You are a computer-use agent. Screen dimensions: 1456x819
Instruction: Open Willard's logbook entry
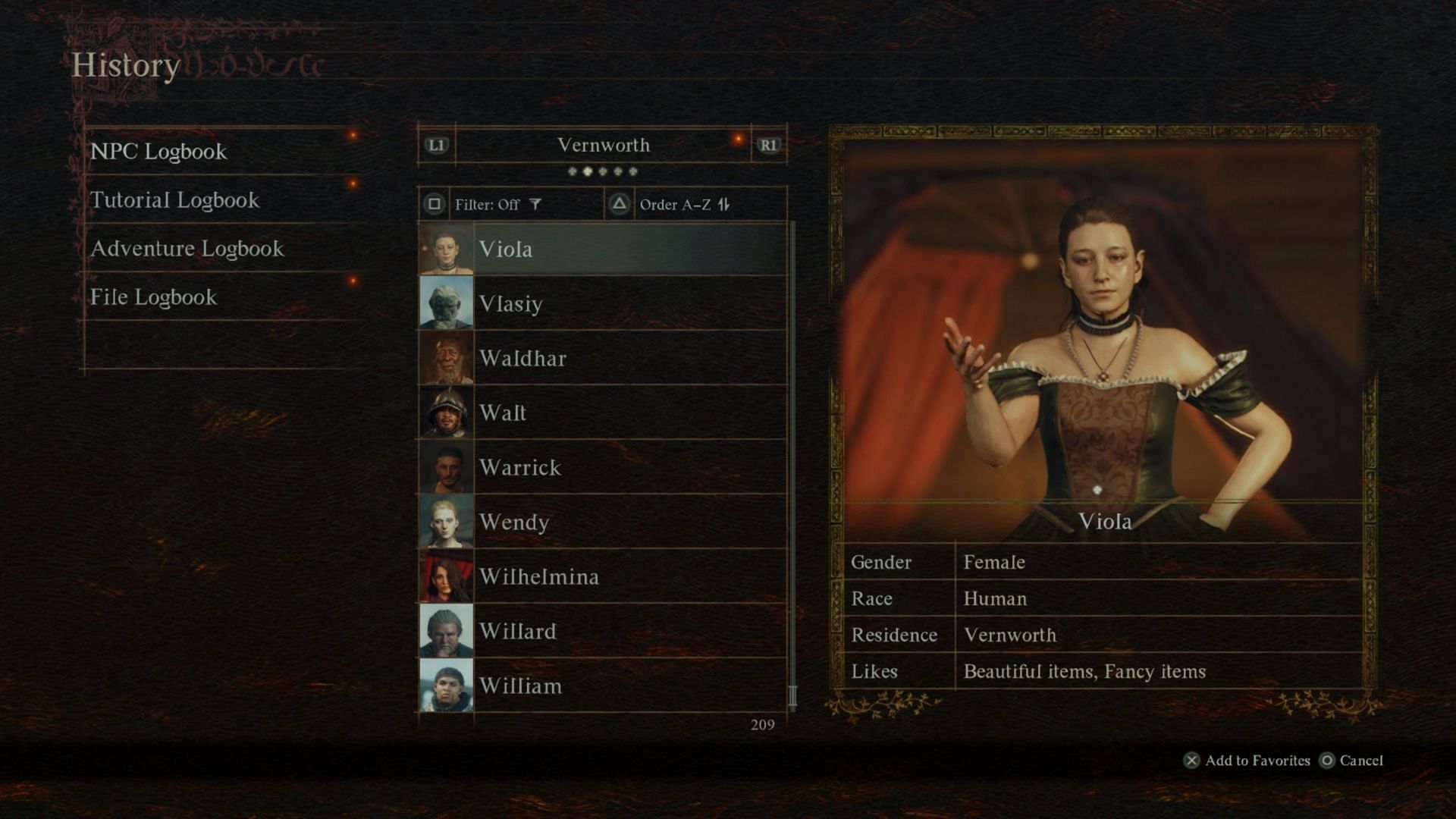tap(602, 631)
